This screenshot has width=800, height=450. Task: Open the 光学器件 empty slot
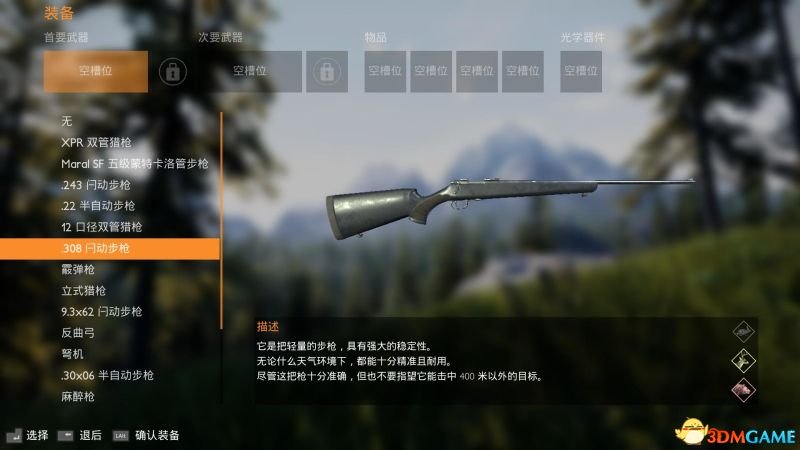pos(581,71)
